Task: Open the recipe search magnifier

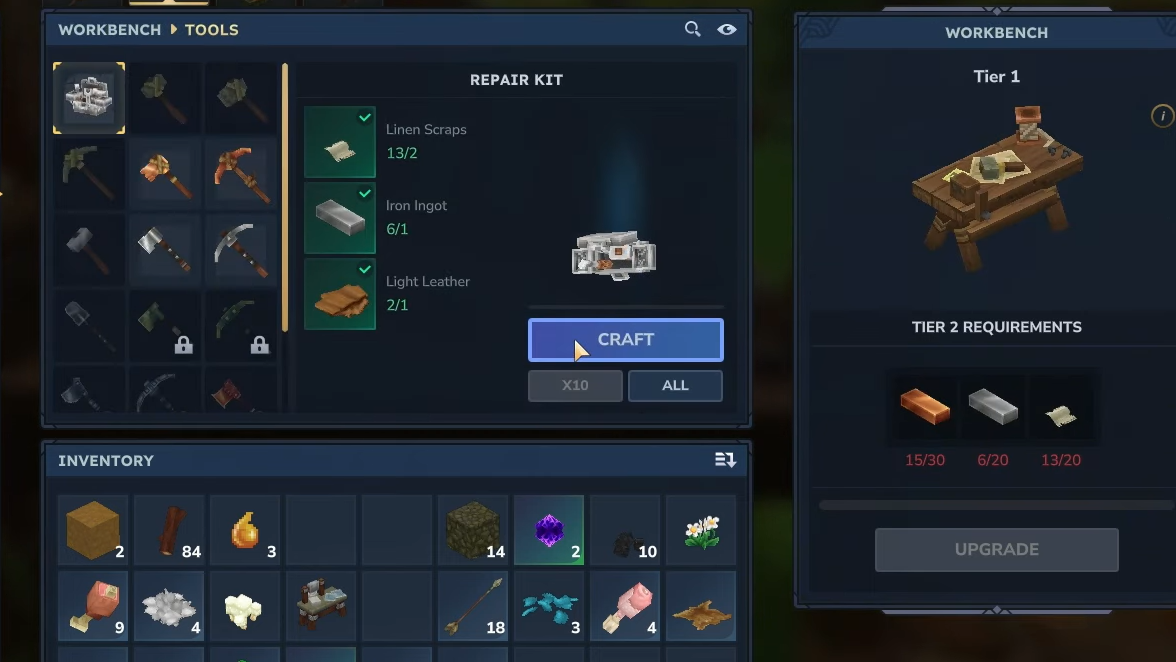Action: [x=692, y=29]
